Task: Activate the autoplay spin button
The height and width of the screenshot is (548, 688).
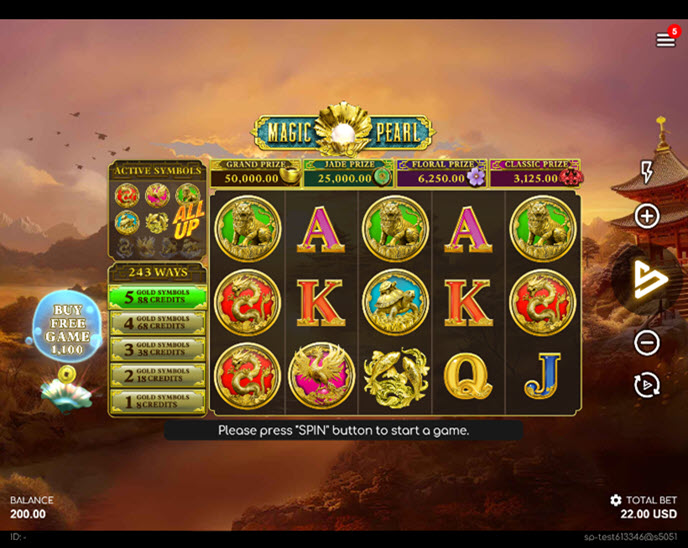Action: pos(647,385)
